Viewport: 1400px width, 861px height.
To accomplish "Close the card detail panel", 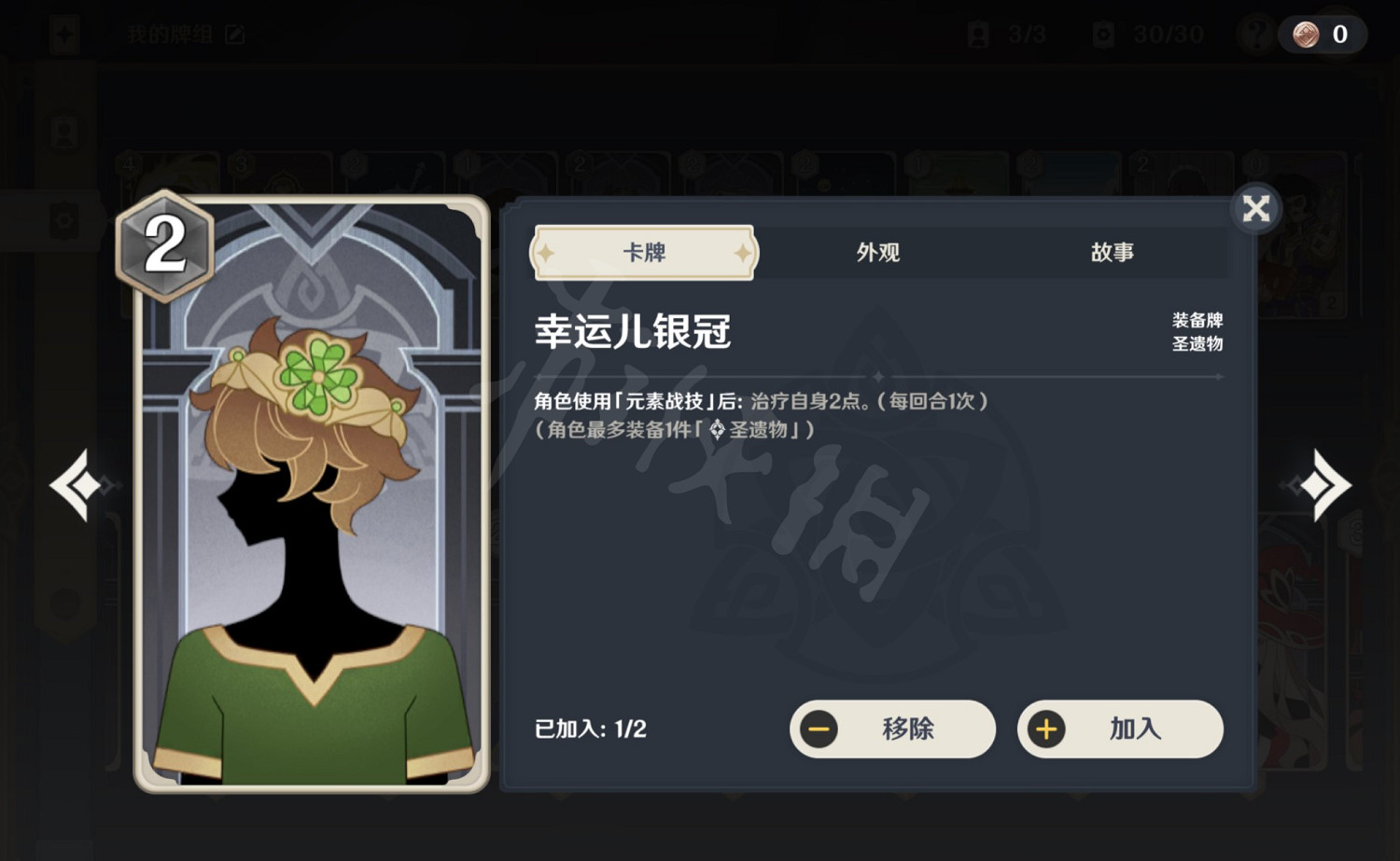I will 1256,209.
